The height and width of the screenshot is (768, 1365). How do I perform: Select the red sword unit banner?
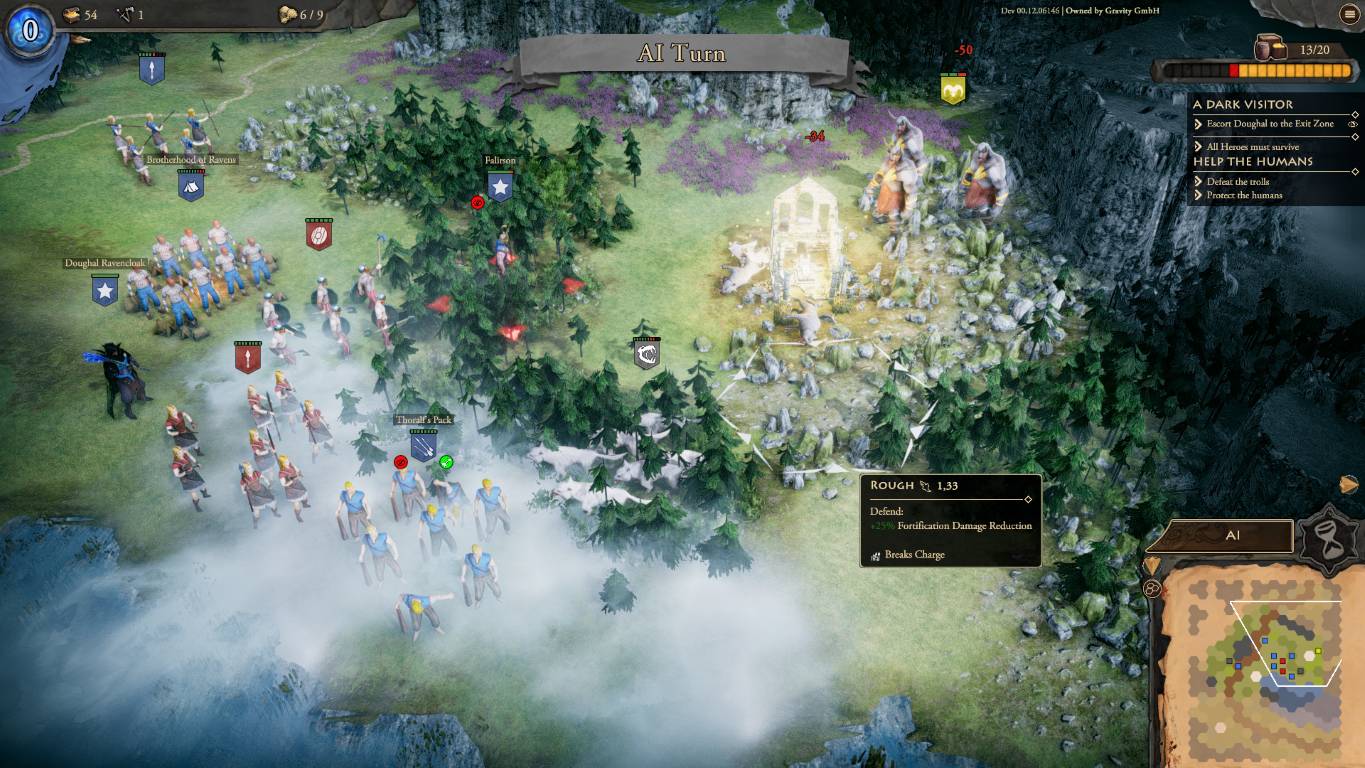click(248, 357)
